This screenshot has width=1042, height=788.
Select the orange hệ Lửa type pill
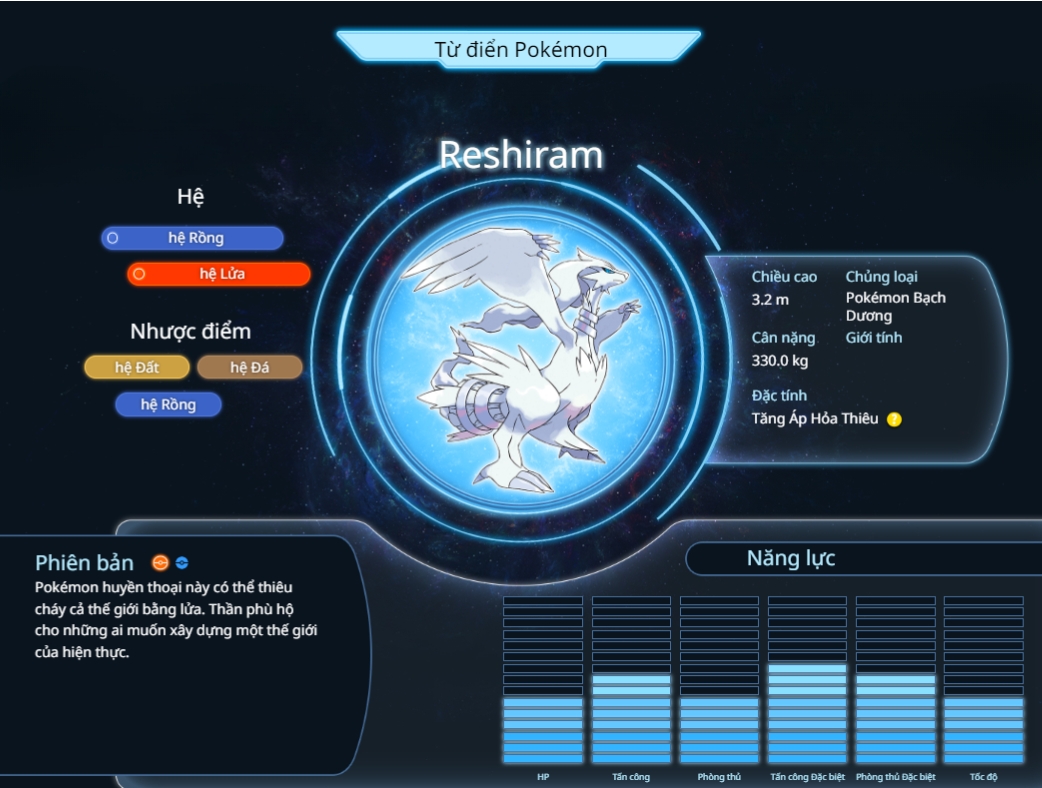(x=219, y=274)
